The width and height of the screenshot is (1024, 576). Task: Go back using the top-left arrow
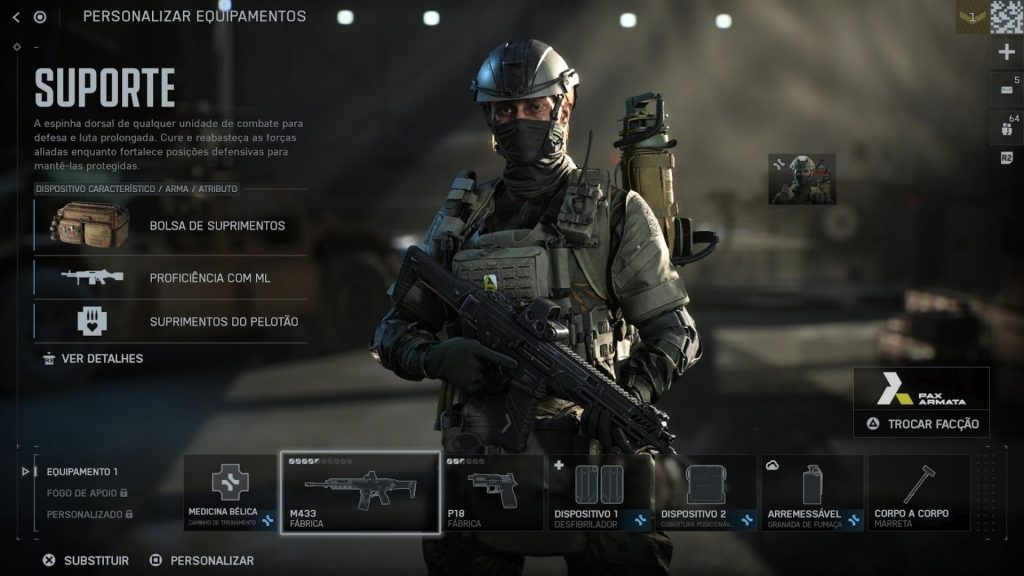tap(16, 17)
